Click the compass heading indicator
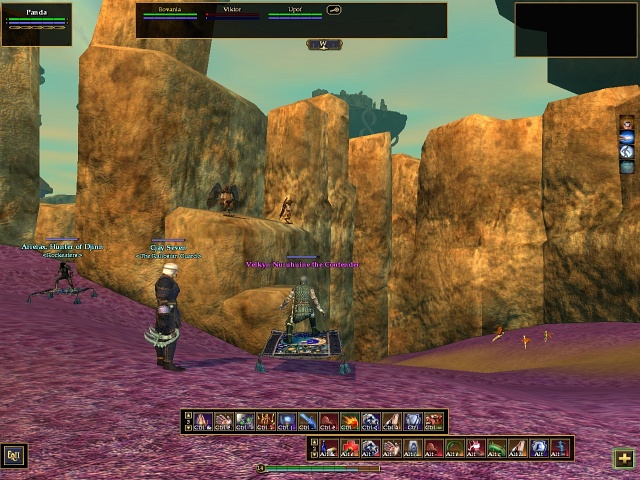Viewport: 640px width, 480px height. click(324, 44)
